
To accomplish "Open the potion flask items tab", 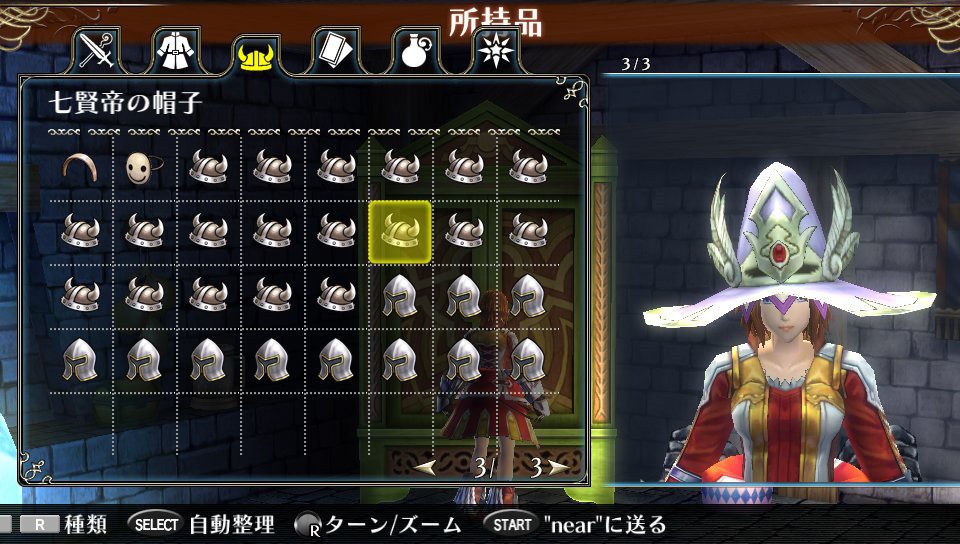I will 414,51.
